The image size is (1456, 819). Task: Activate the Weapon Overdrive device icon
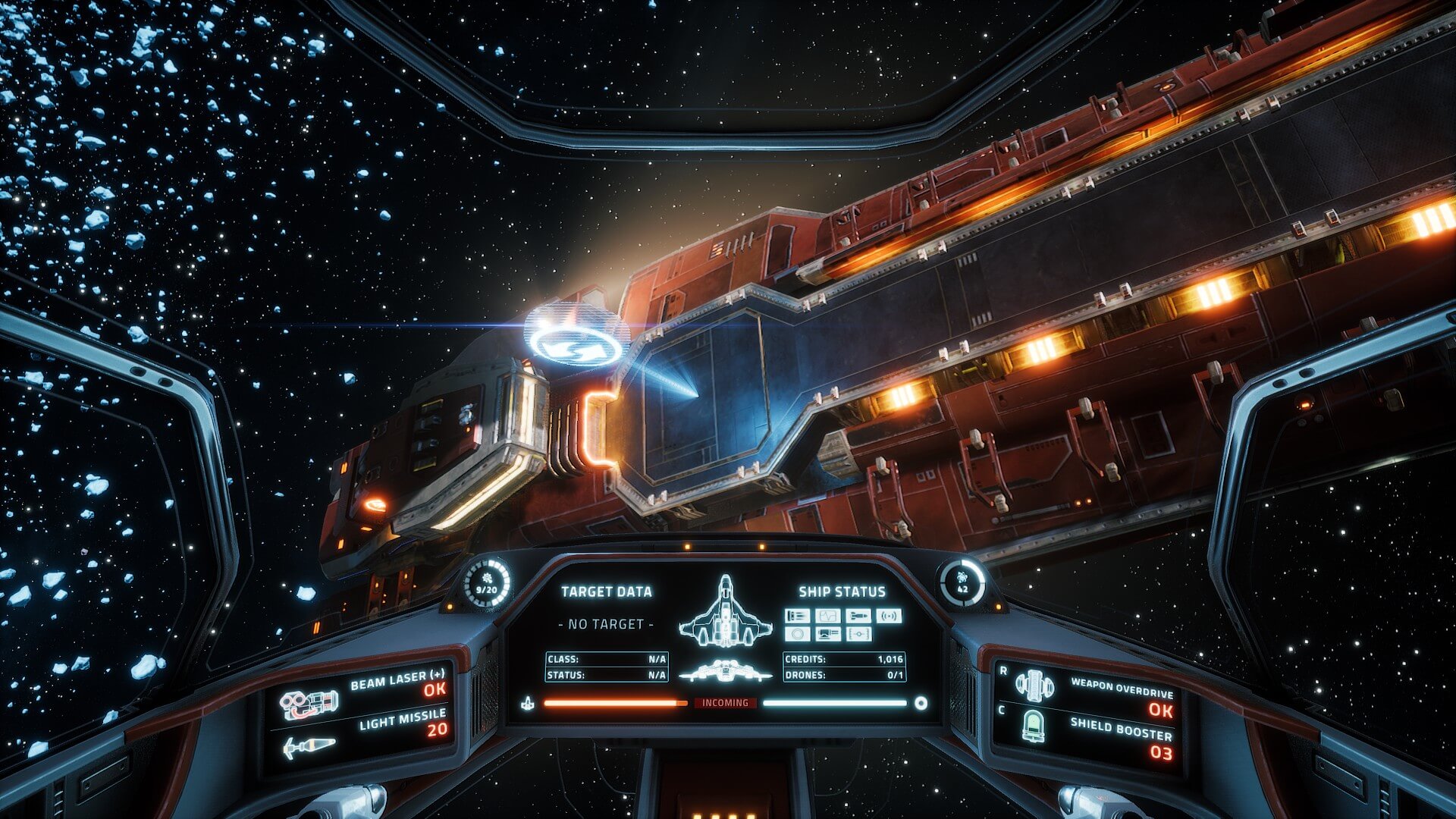click(1034, 686)
